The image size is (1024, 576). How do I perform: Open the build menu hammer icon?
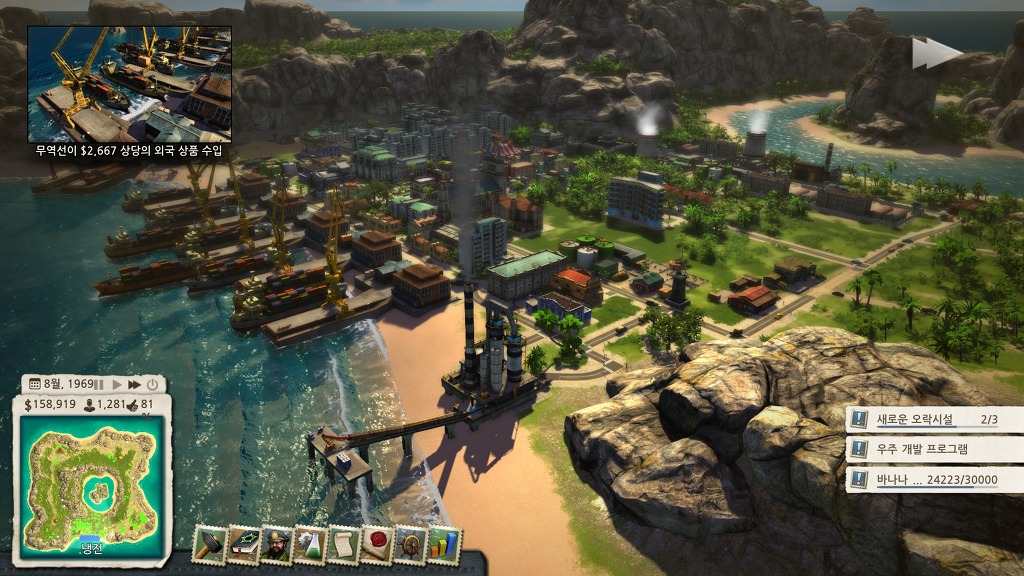(209, 543)
